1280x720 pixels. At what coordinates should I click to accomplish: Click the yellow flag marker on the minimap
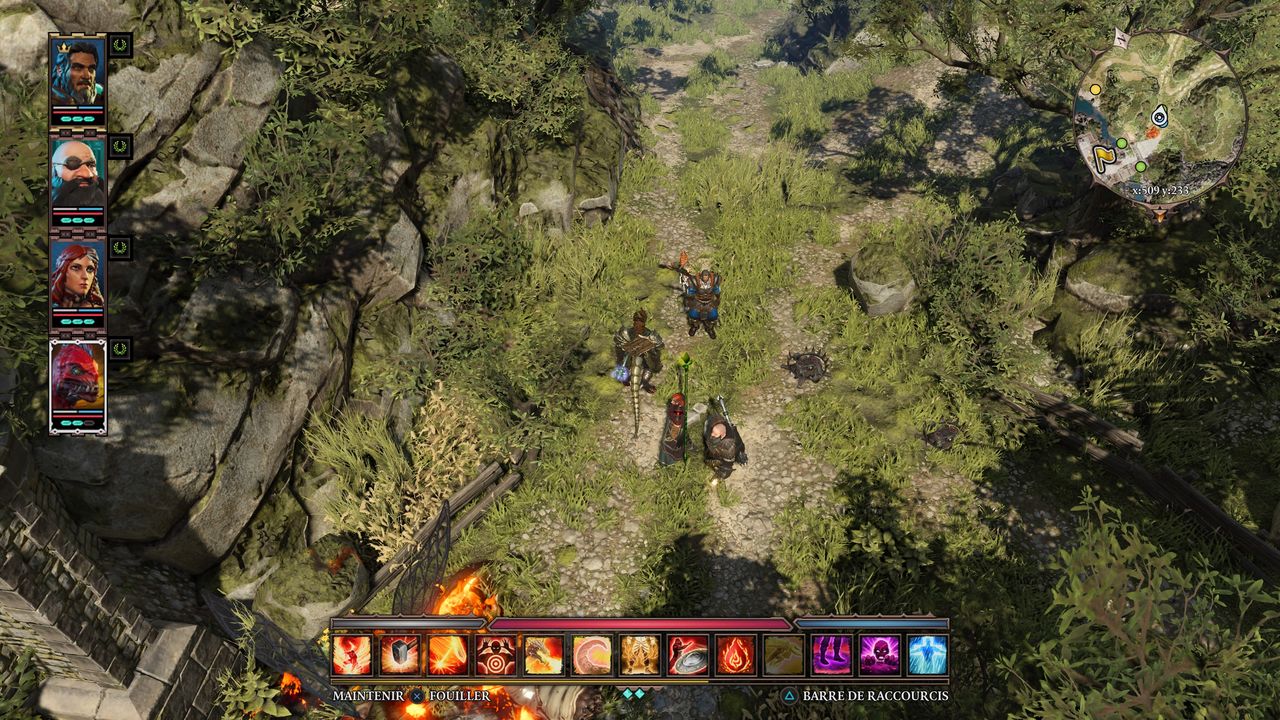1102,158
